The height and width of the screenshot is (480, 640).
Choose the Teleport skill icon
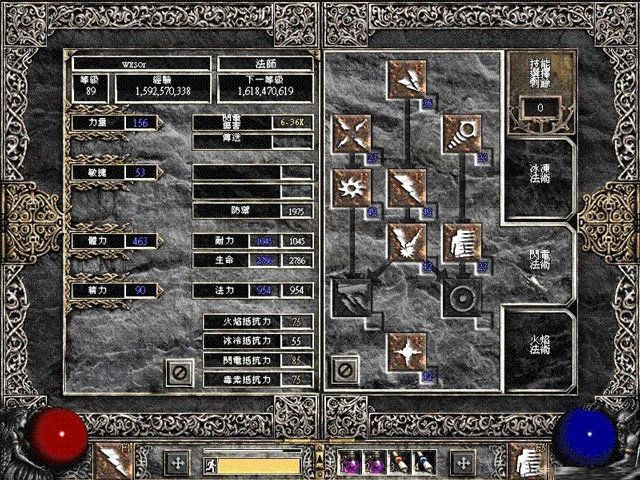(x=462, y=242)
